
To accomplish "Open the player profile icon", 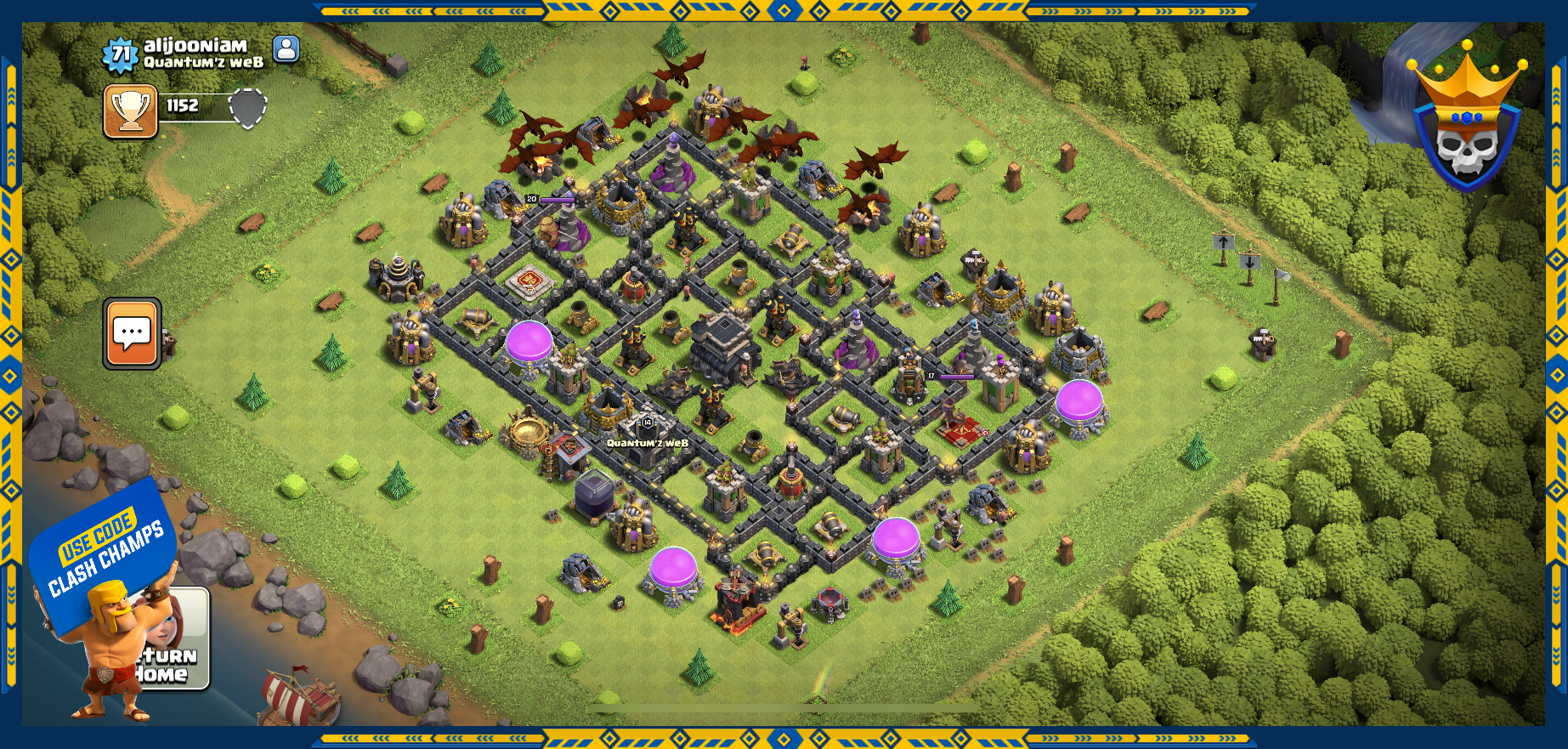I will (286, 49).
